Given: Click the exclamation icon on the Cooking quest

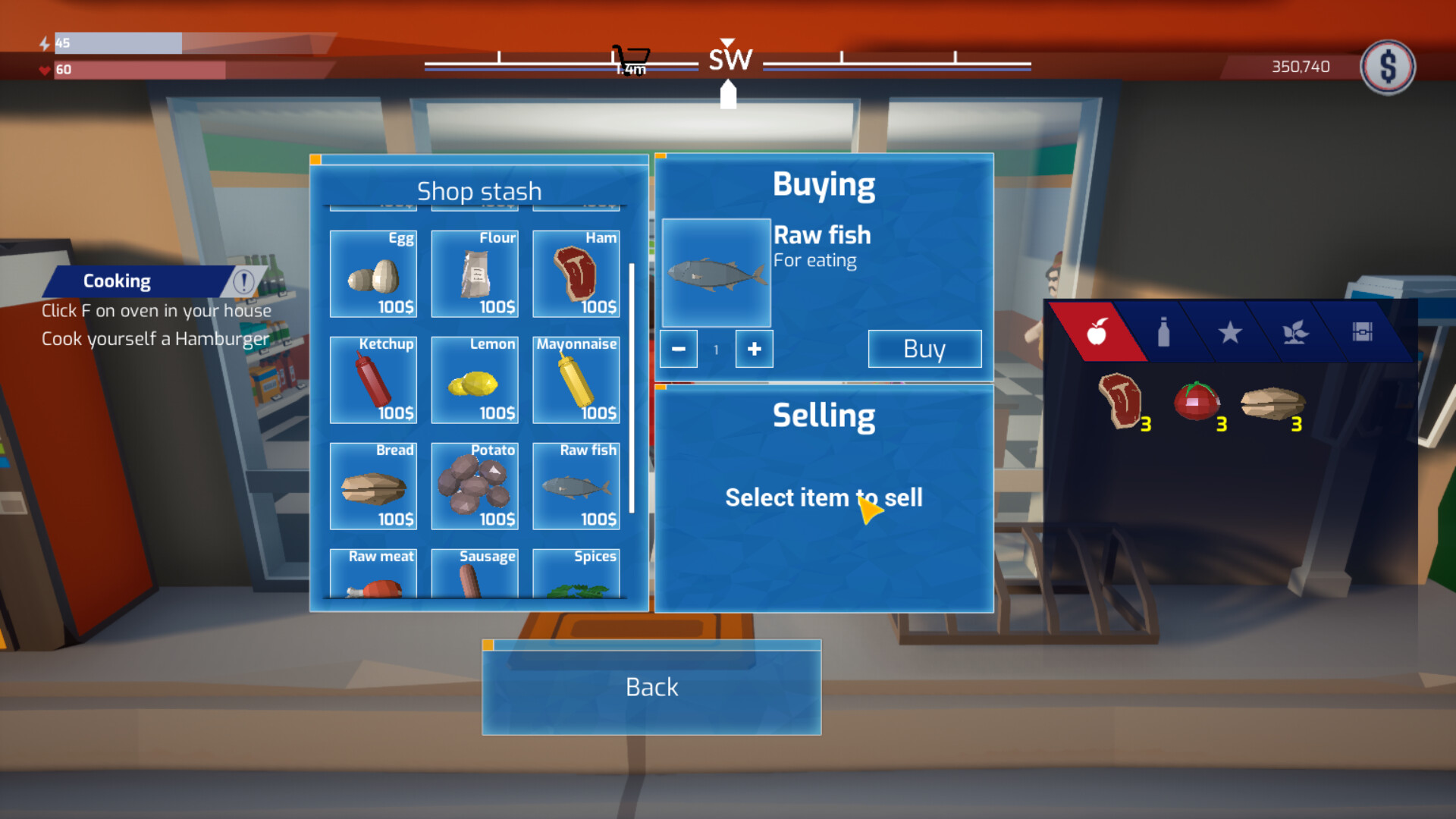Looking at the screenshot, I should (243, 281).
